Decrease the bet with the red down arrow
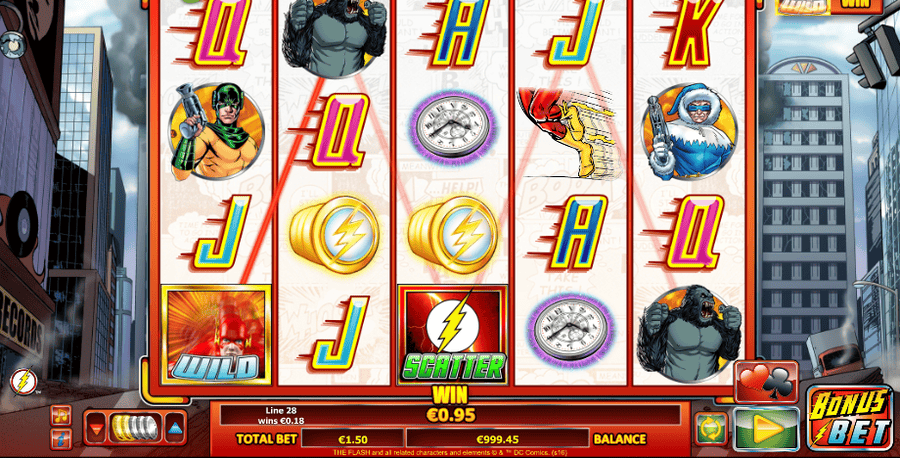 pos(97,428)
